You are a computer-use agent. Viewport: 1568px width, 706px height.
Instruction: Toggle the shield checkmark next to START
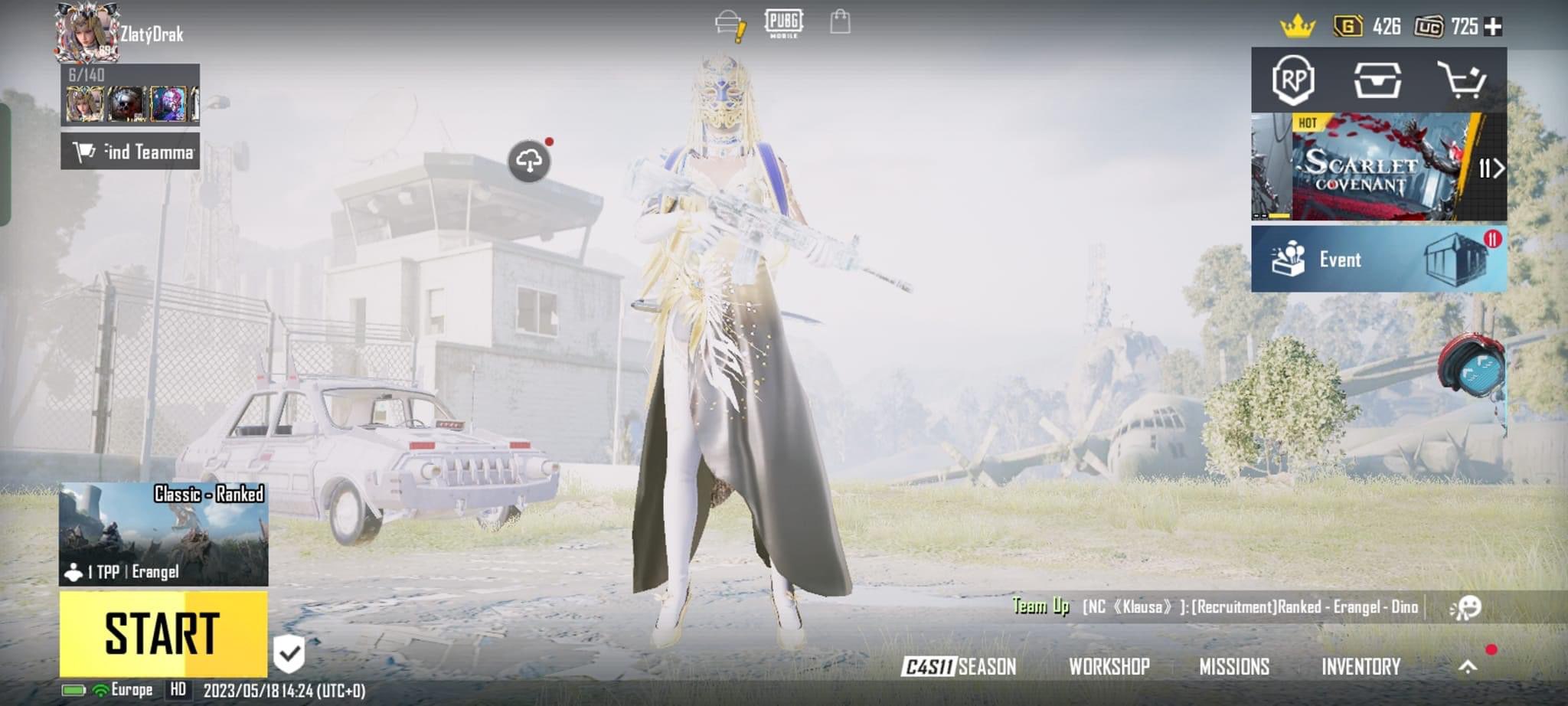point(289,653)
